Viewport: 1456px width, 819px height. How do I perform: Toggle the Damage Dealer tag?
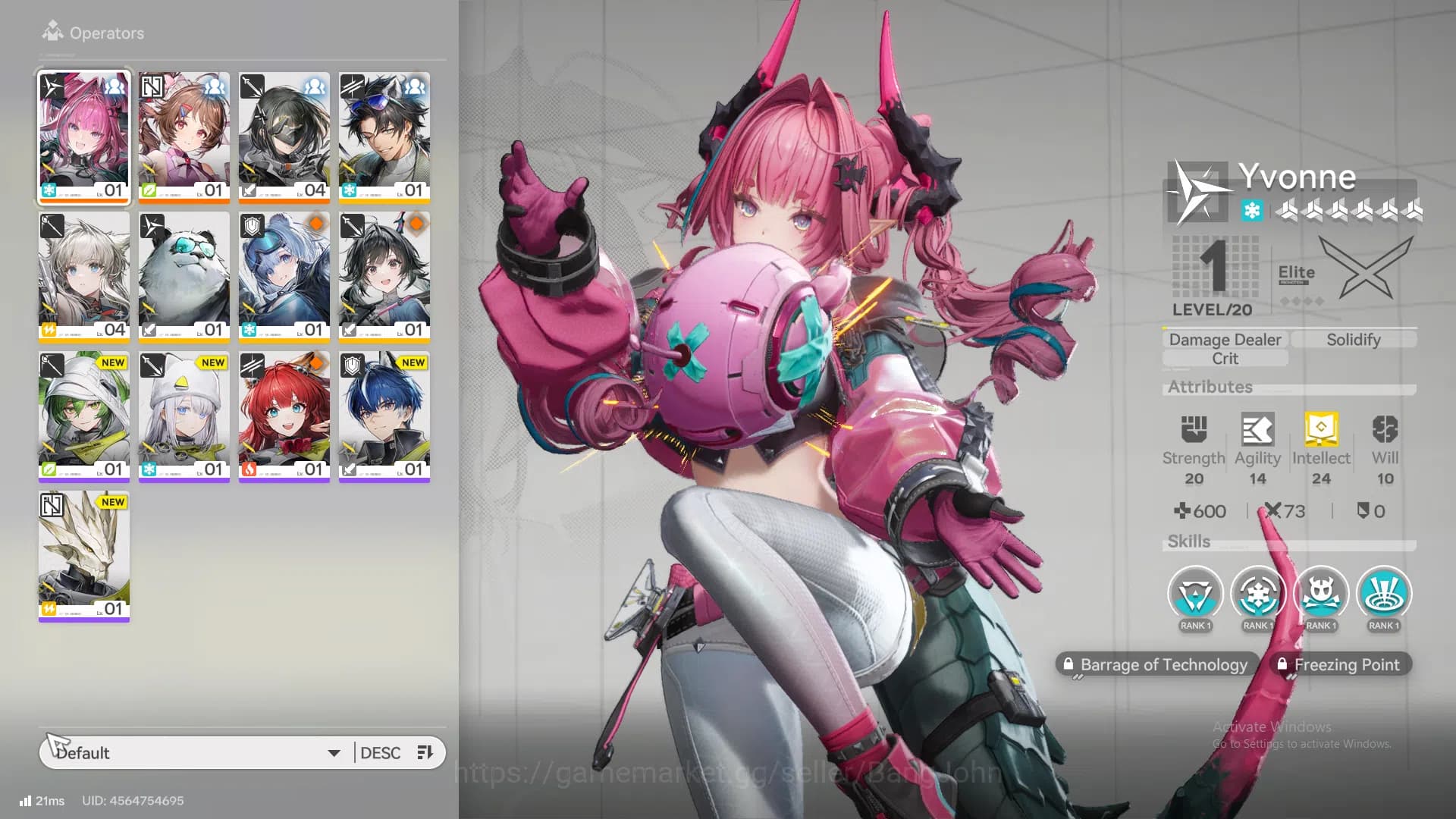point(1225,339)
